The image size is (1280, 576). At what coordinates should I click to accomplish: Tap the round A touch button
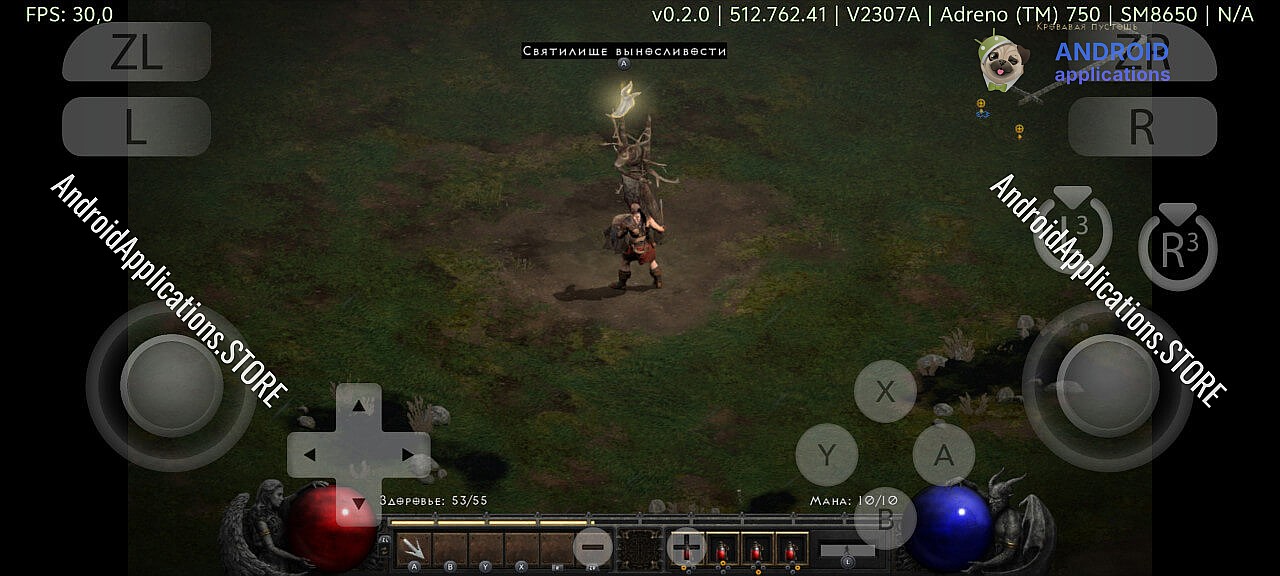tap(943, 455)
